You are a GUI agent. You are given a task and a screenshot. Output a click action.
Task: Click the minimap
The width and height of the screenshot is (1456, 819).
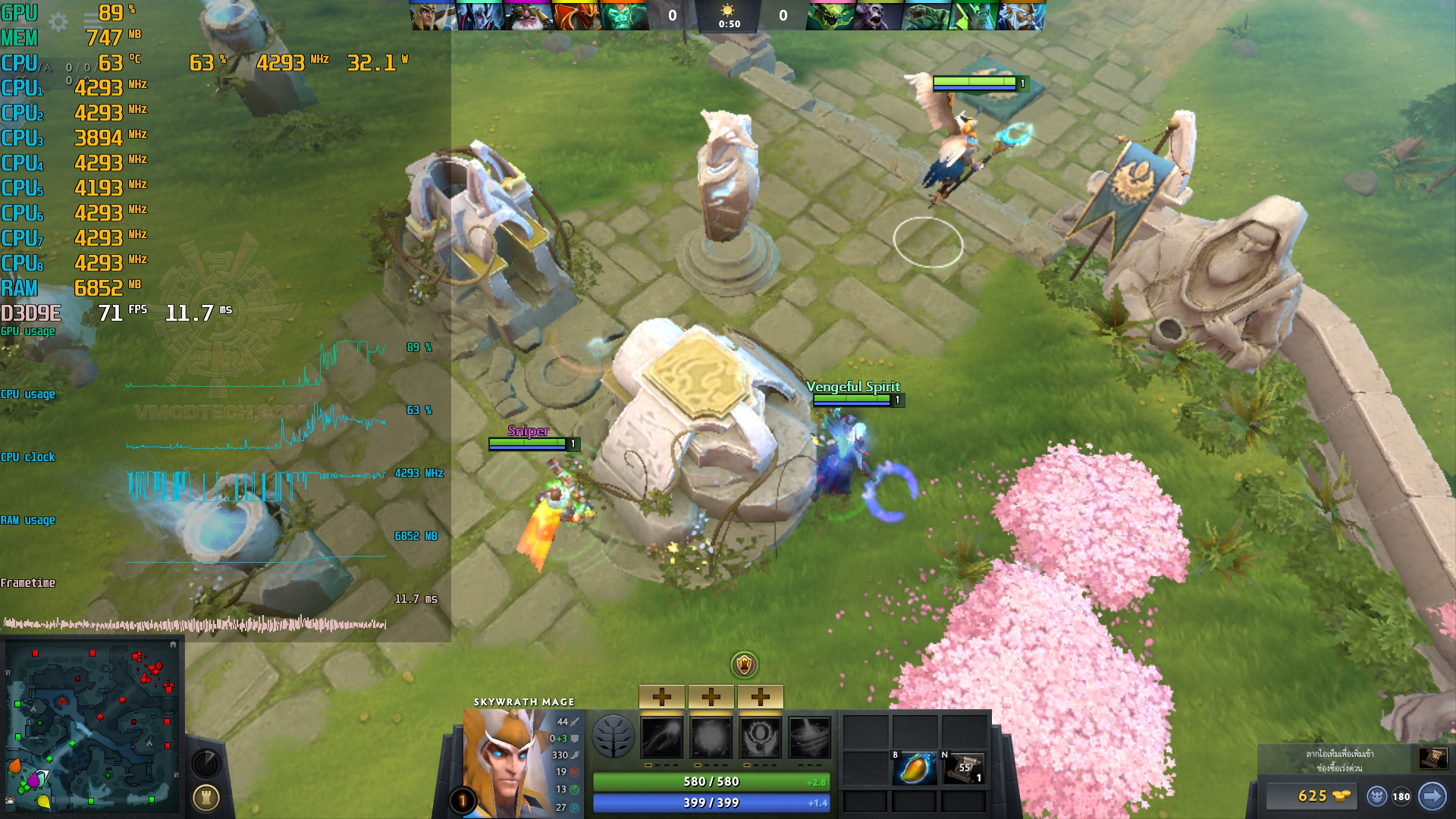(x=92, y=726)
